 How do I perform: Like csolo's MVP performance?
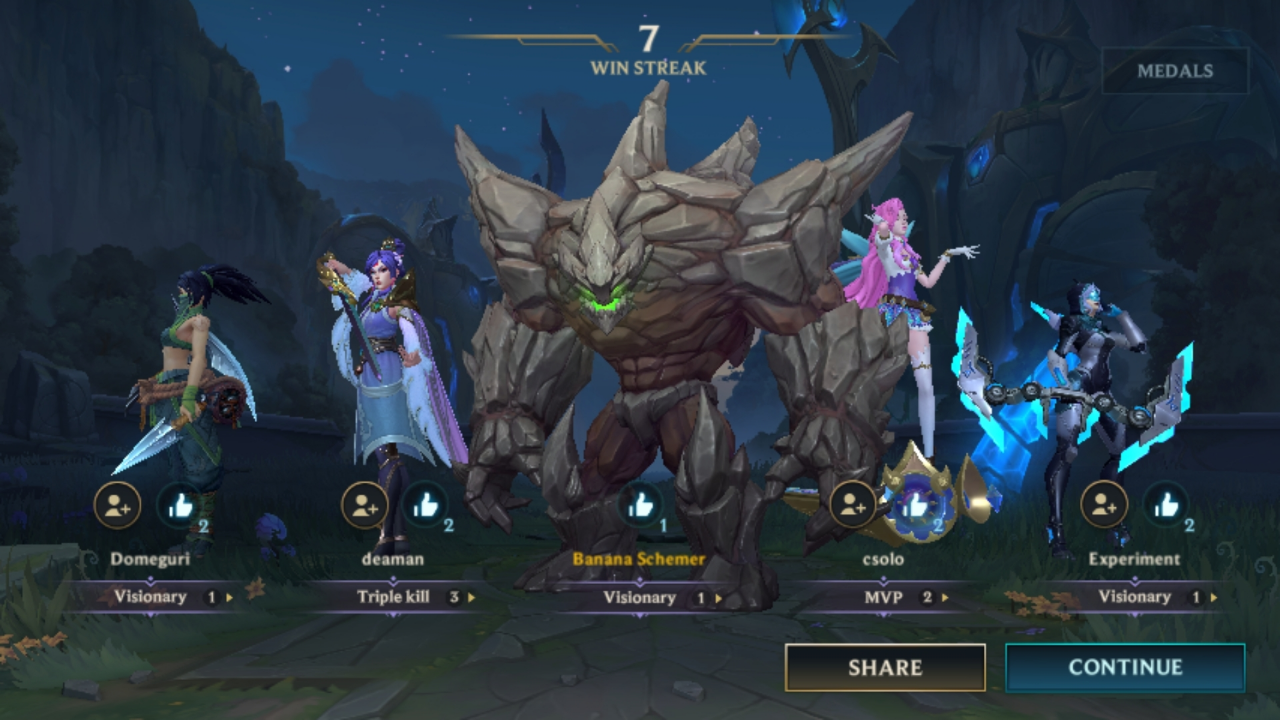pyautogui.click(x=916, y=505)
